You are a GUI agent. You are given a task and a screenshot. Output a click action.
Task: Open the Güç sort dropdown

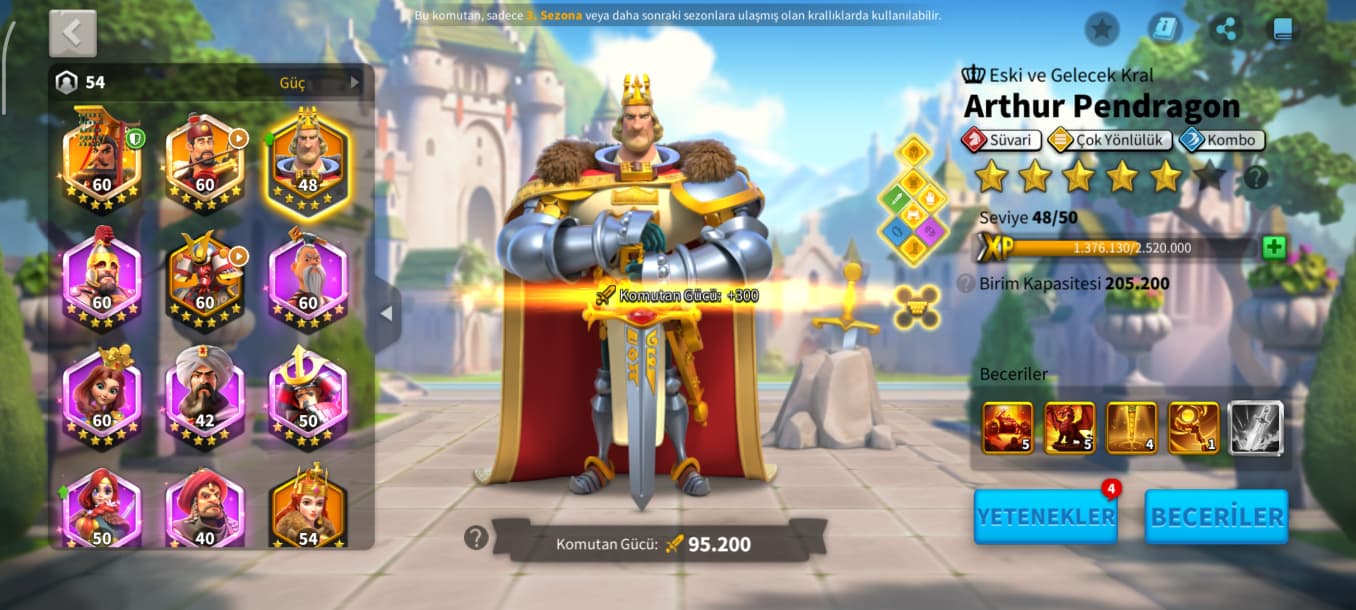[319, 82]
